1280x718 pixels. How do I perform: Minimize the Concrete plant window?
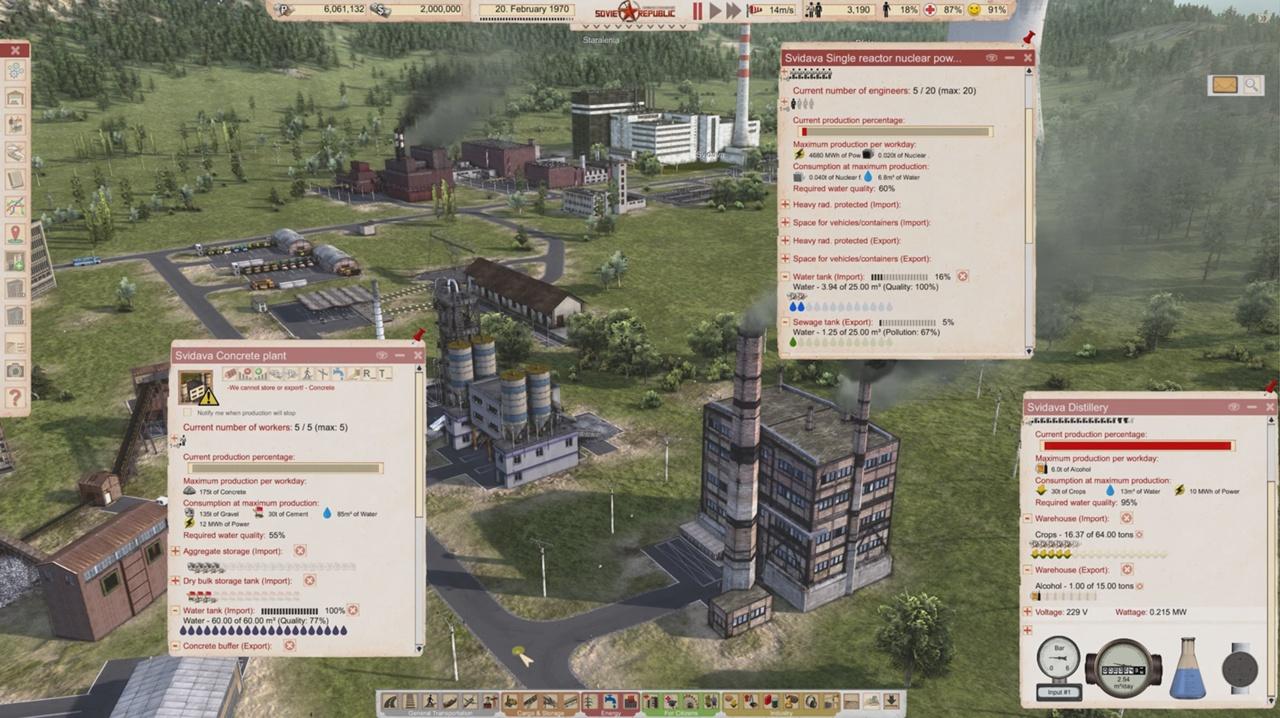pos(400,355)
